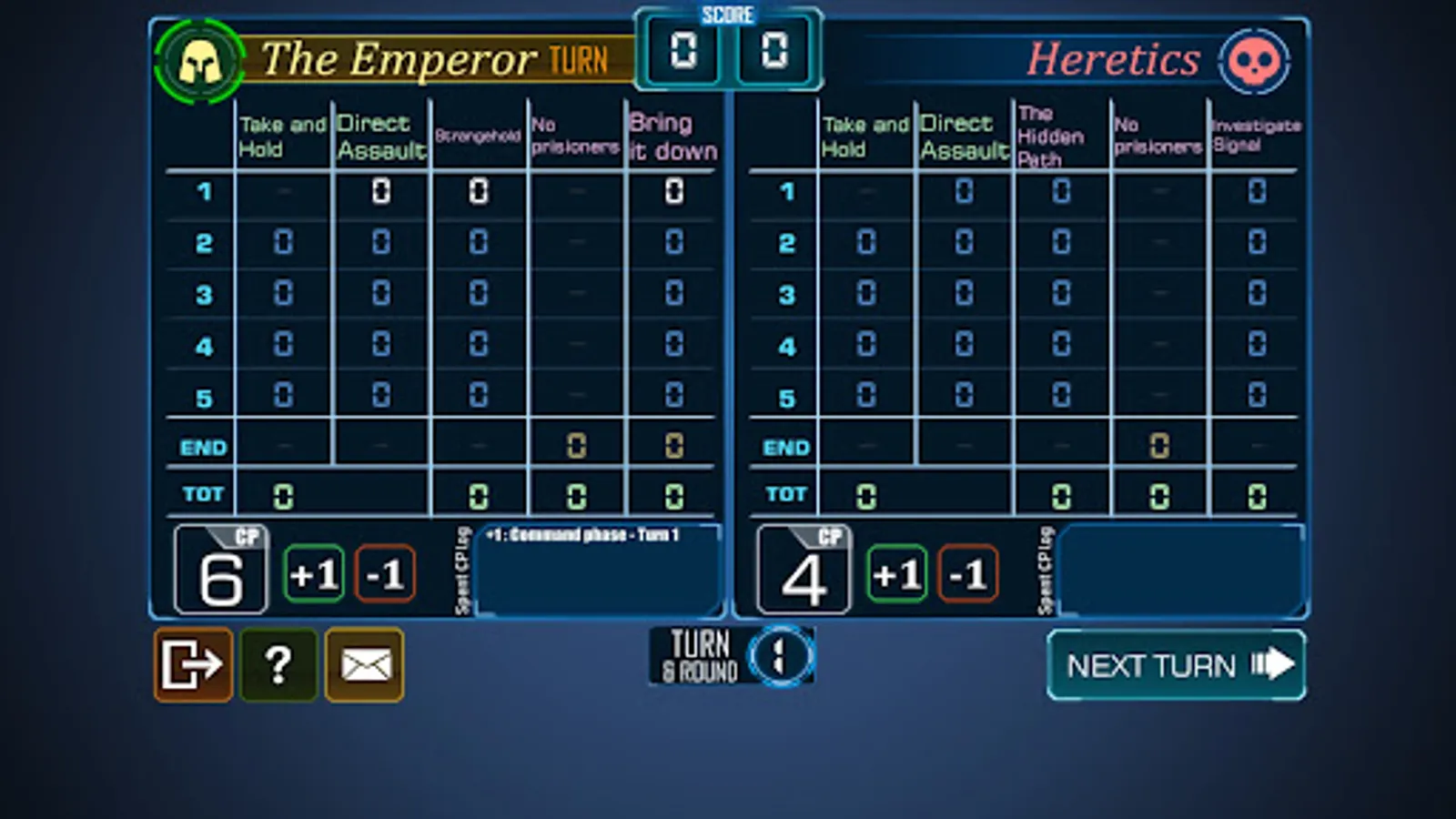The image size is (1456, 819).
Task: Decrease Emperor CP with -1 button
Action: coord(385,574)
